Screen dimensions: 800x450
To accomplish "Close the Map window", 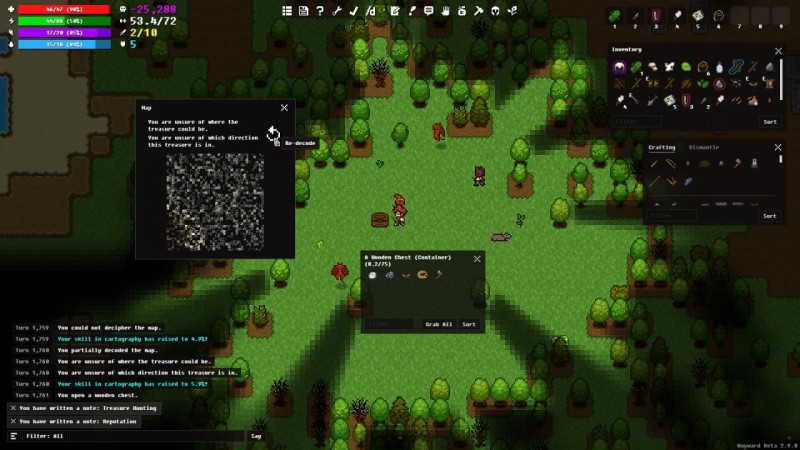I will (284, 108).
